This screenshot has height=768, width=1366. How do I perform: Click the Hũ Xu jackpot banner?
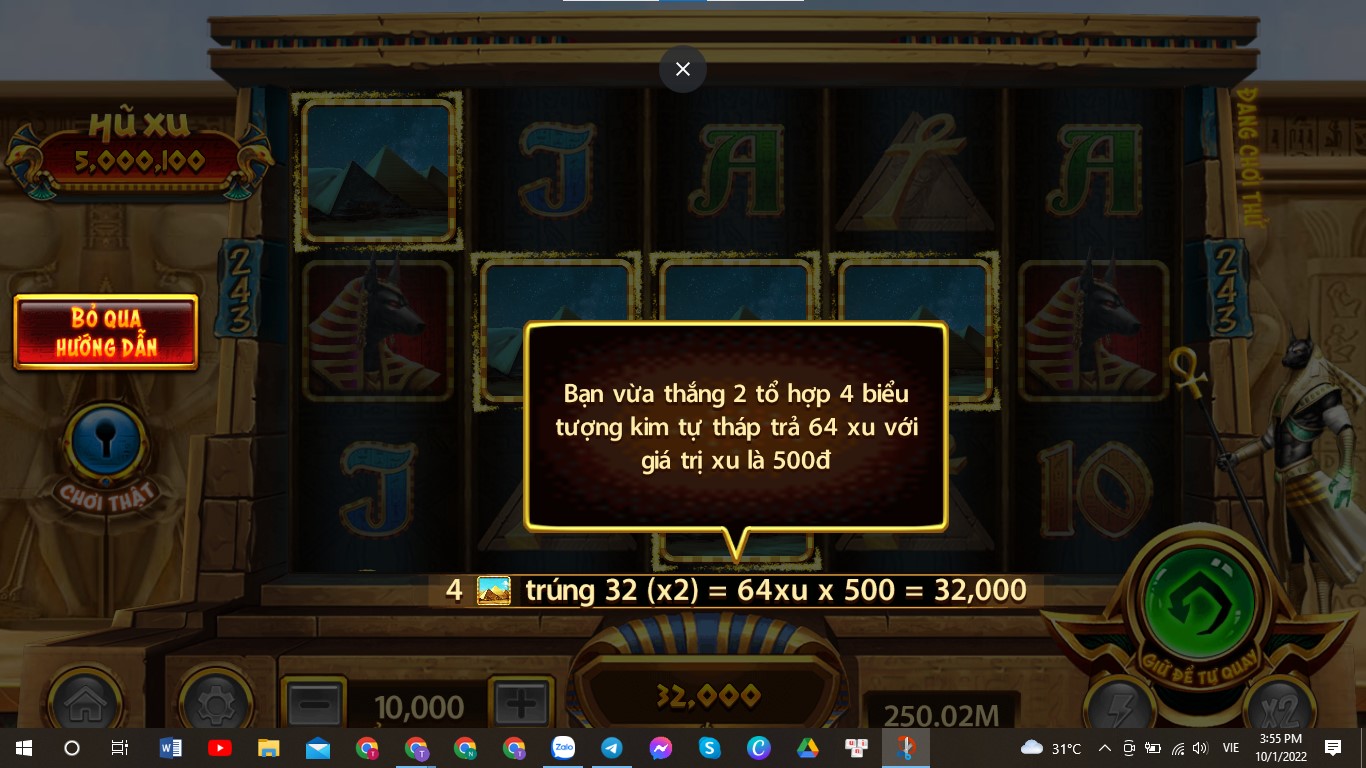coord(137,150)
